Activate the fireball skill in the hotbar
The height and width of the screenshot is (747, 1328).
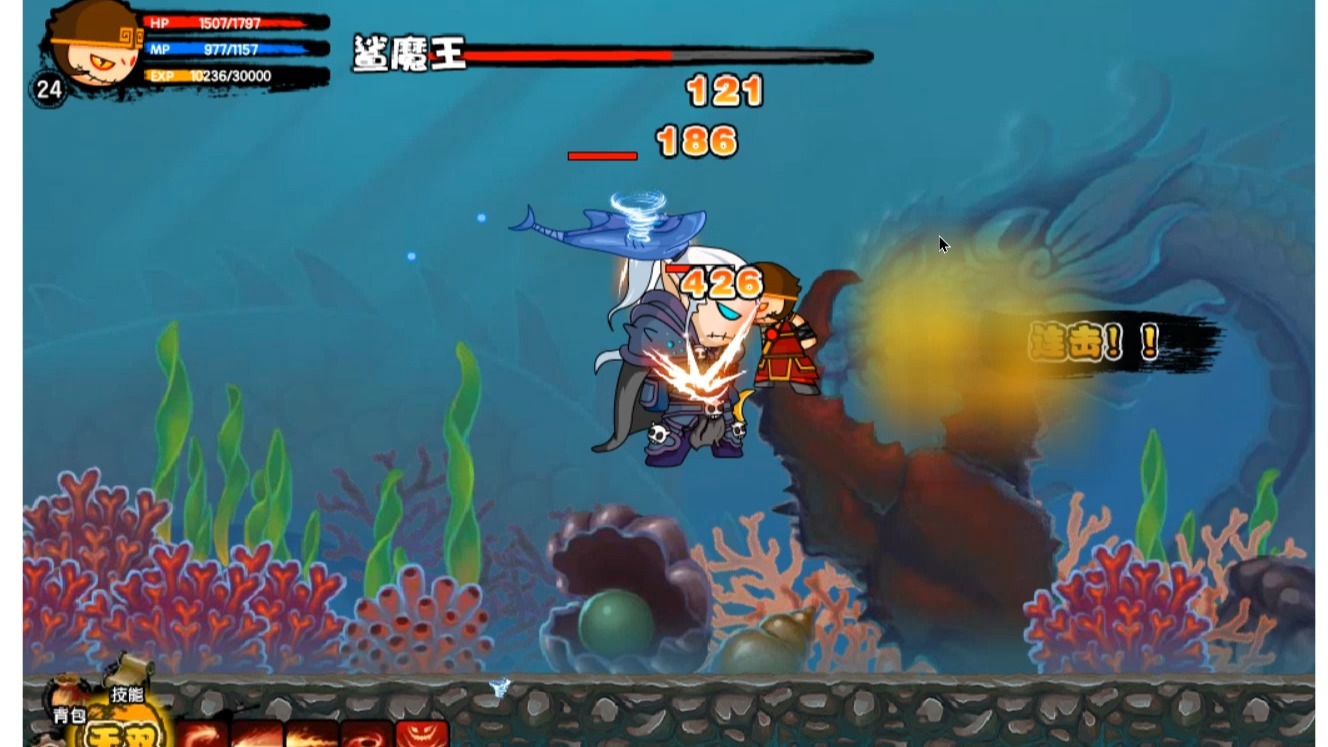[256, 736]
